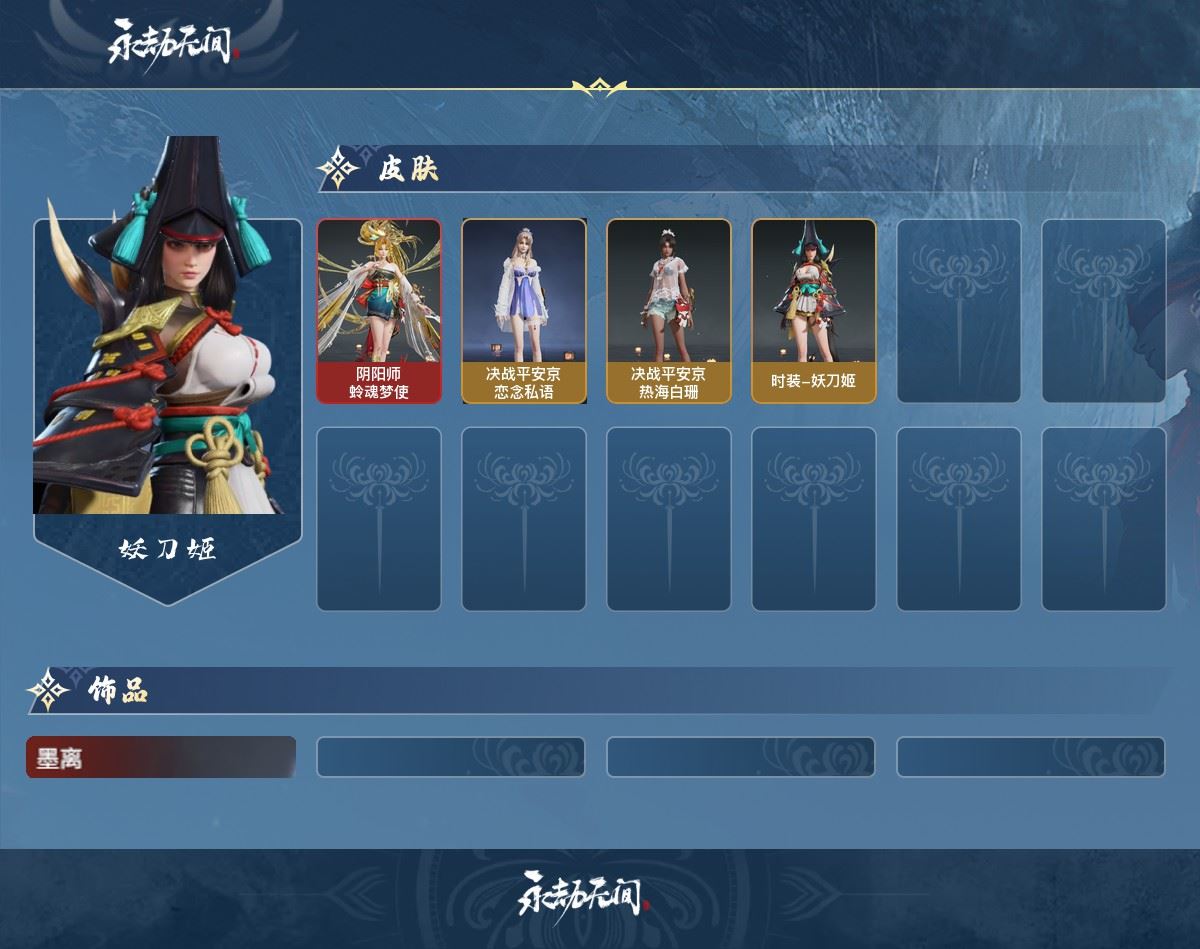Image resolution: width=1200 pixels, height=949 pixels.
Task: Click the 墨离 accessory entry
Action: pos(161,757)
